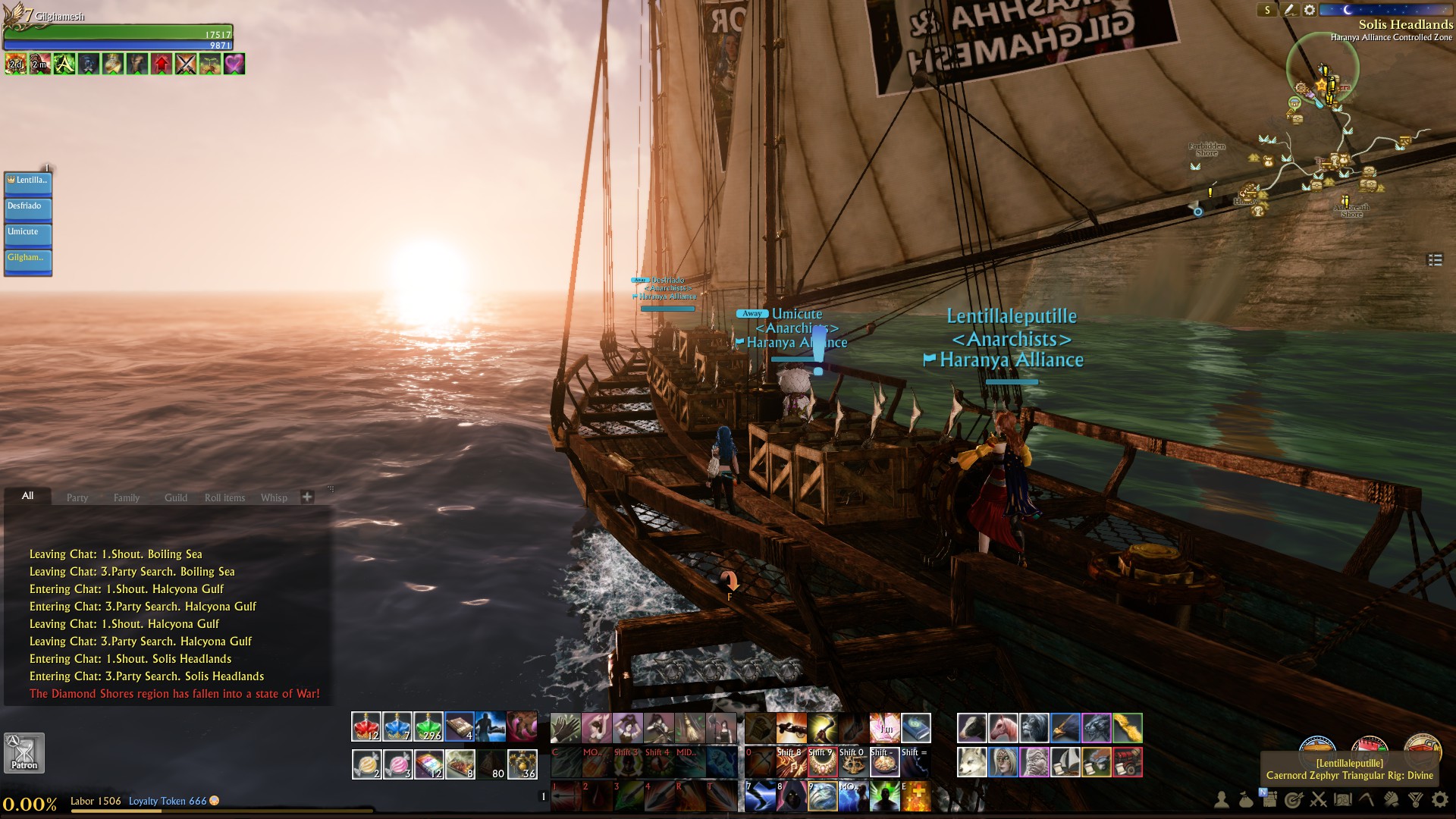Open the quest journal icon with N badge

tap(1269, 800)
